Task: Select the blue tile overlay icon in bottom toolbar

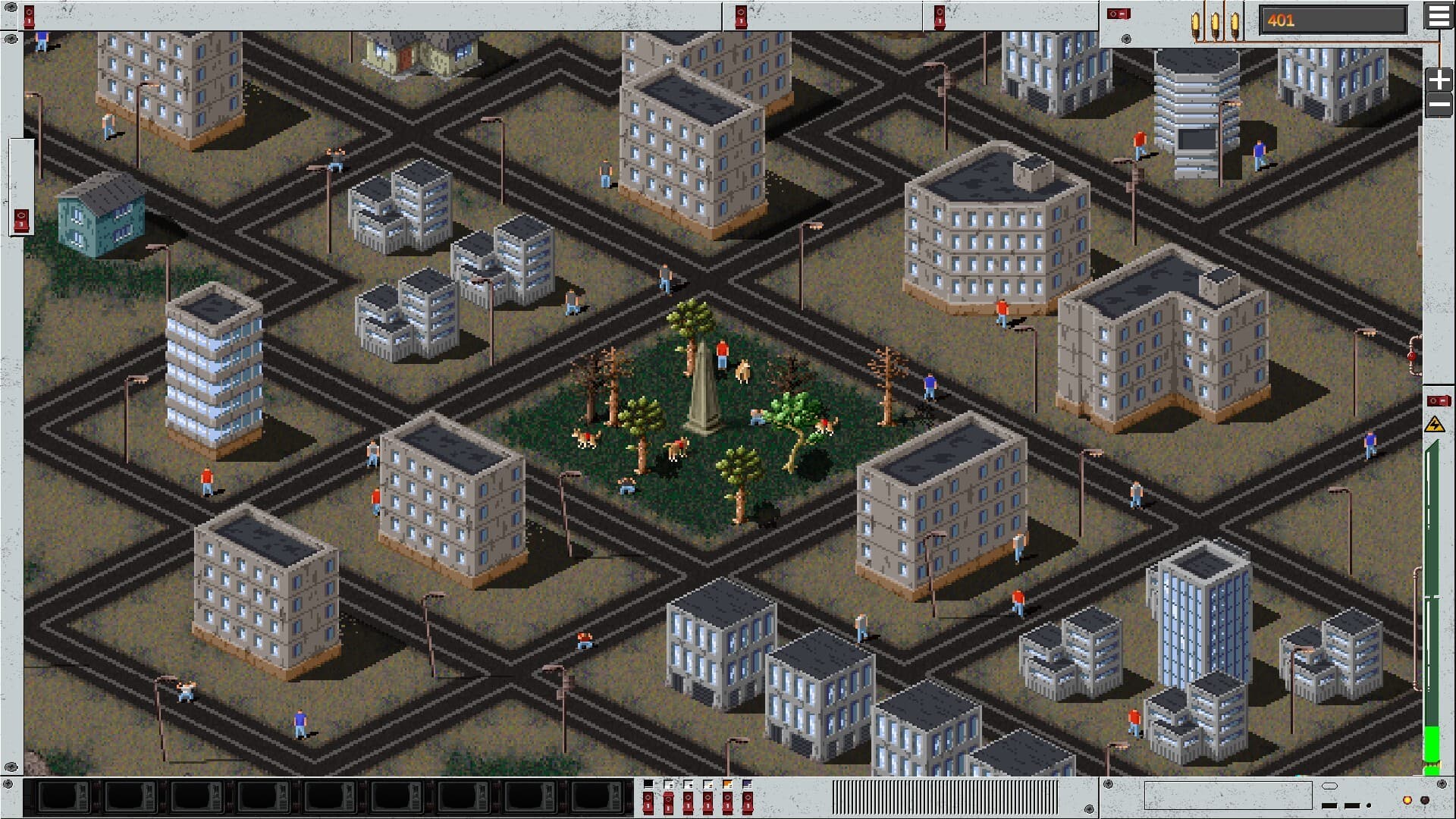Action: (x=749, y=785)
